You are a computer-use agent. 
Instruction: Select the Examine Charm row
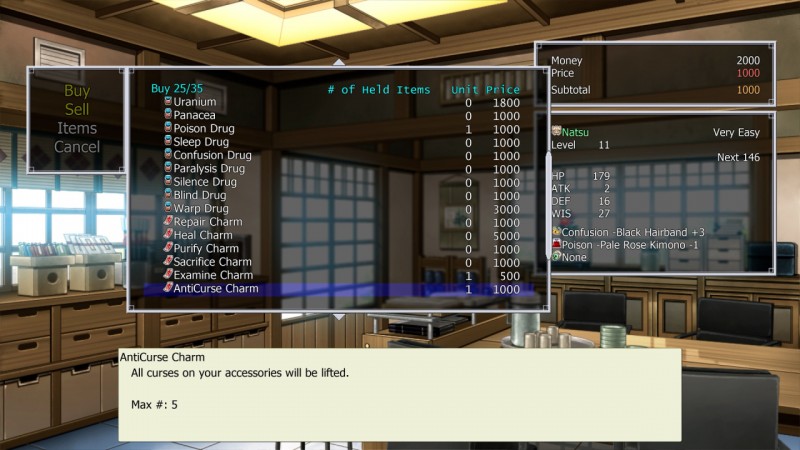tap(213, 275)
